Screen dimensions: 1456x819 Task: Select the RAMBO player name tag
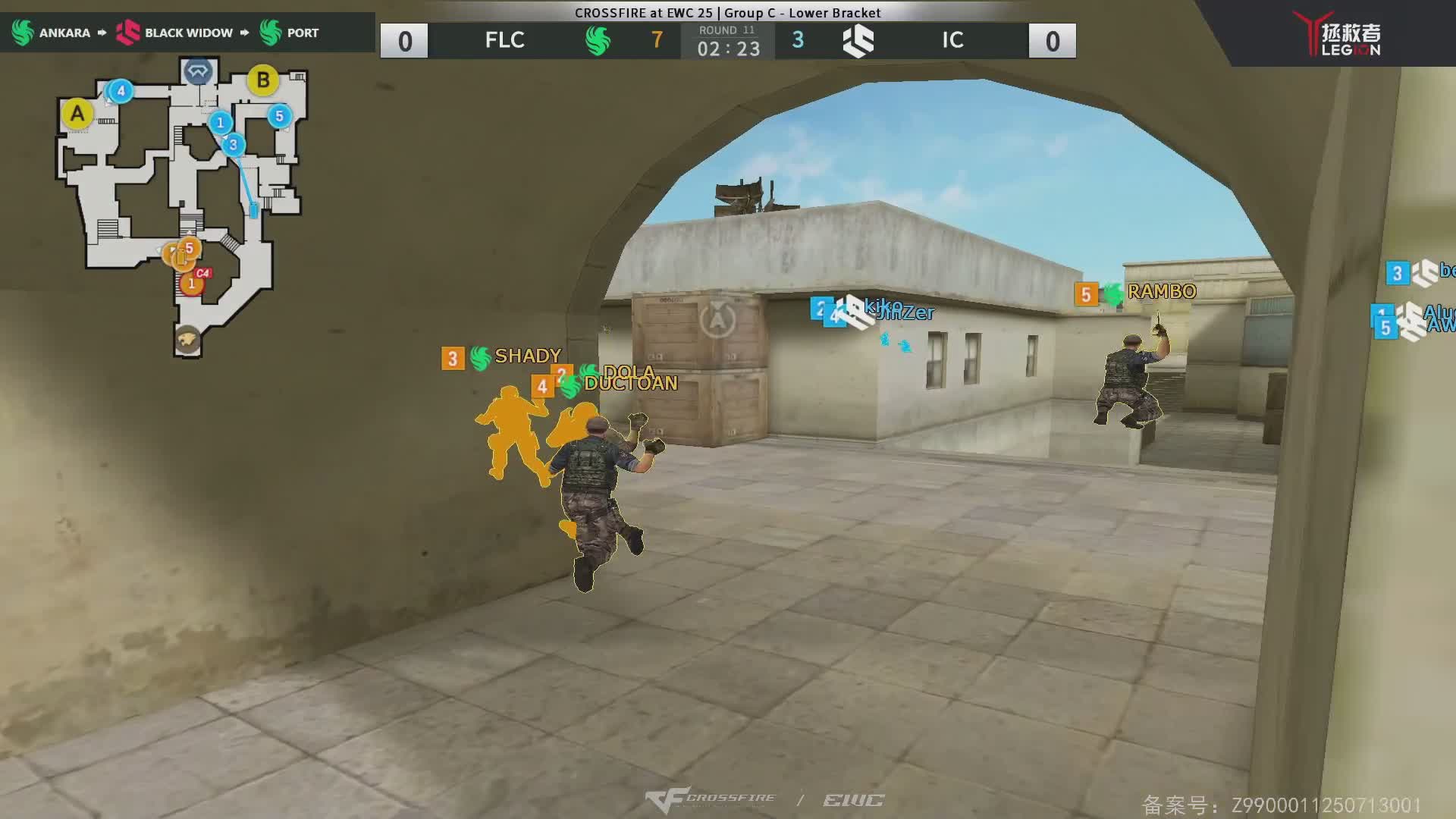[x=1161, y=292]
